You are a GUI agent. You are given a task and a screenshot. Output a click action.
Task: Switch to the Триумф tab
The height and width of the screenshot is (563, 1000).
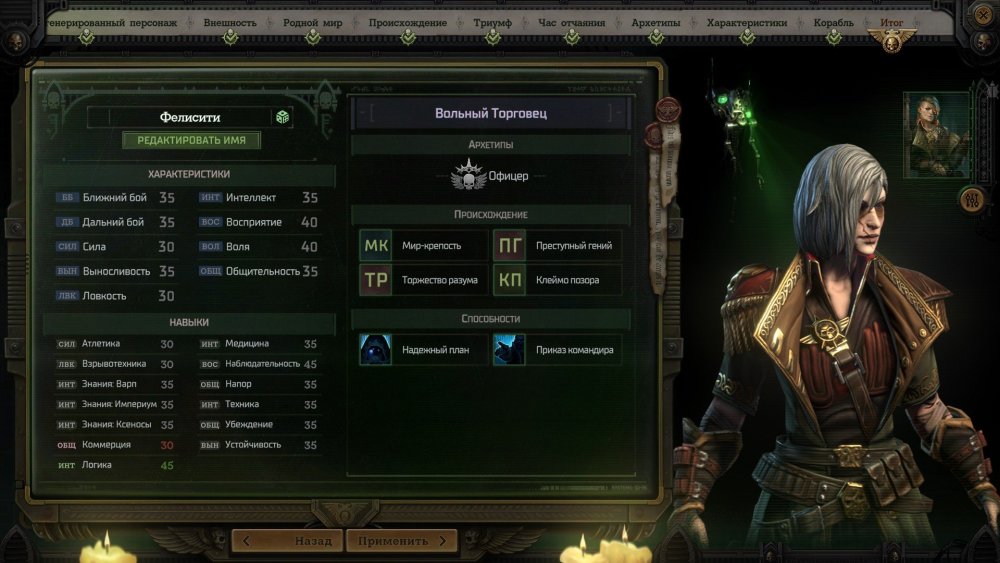tap(491, 22)
